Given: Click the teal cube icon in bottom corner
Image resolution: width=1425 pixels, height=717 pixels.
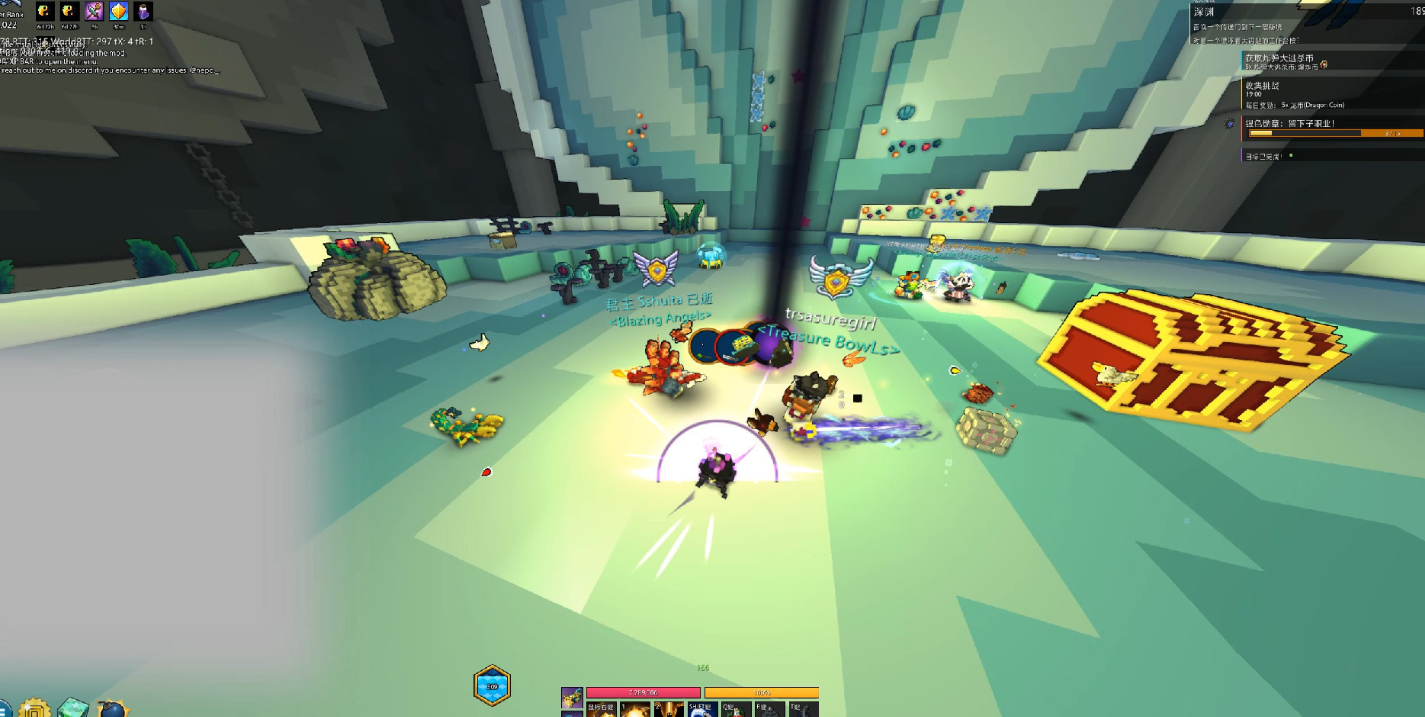Looking at the screenshot, I should pyautogui.click(x=74, y=708).
